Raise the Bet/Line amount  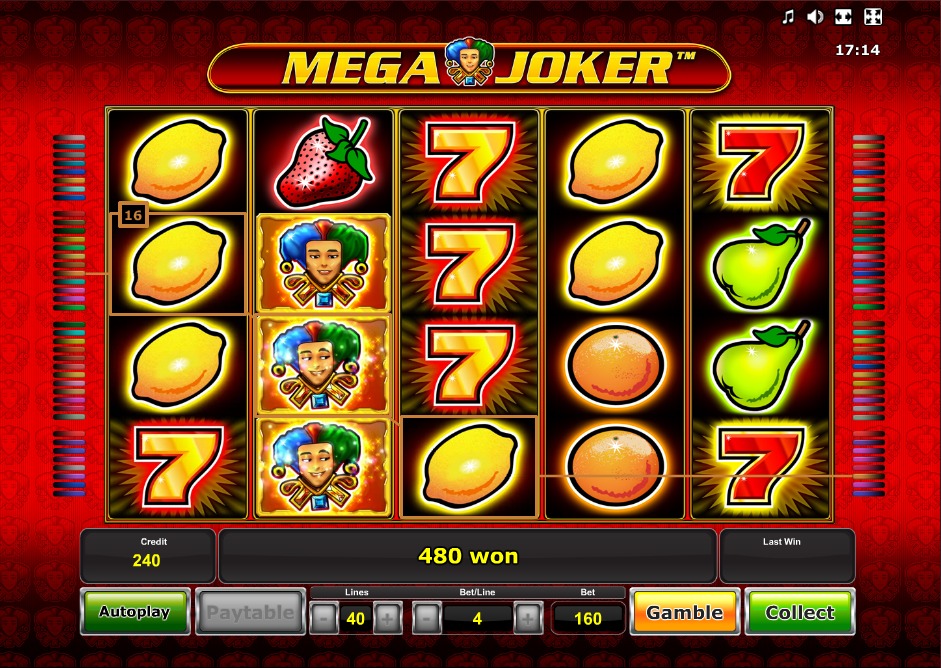point(529,619)
